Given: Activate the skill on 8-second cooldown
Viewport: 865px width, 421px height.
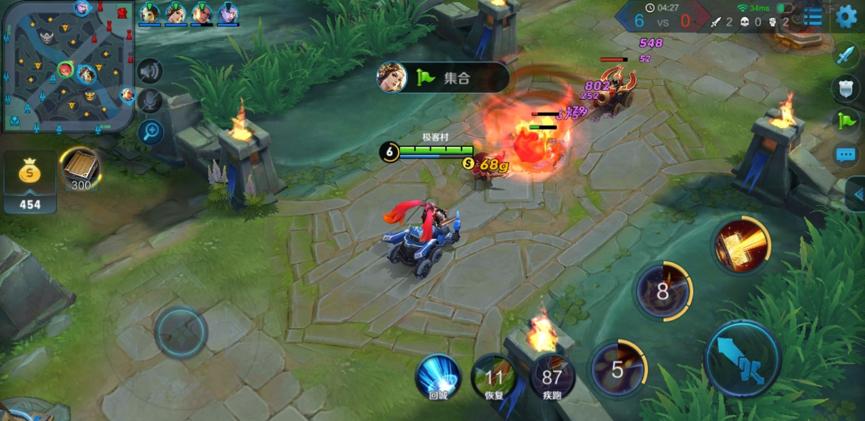Looking at the screenshot, I should coord(663,292).
